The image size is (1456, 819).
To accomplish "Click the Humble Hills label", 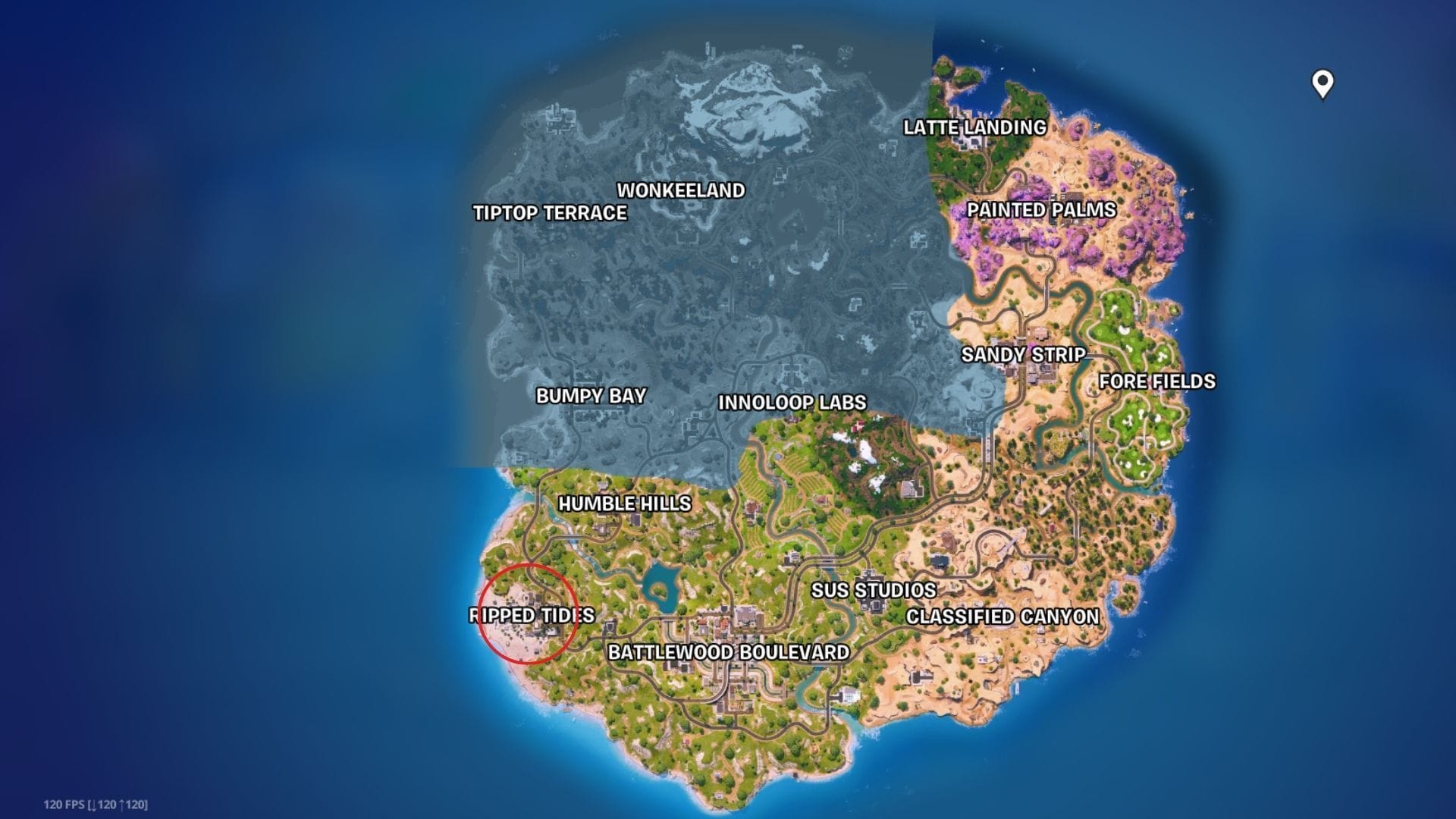I will pyautogui.click(x=624, y=504).
